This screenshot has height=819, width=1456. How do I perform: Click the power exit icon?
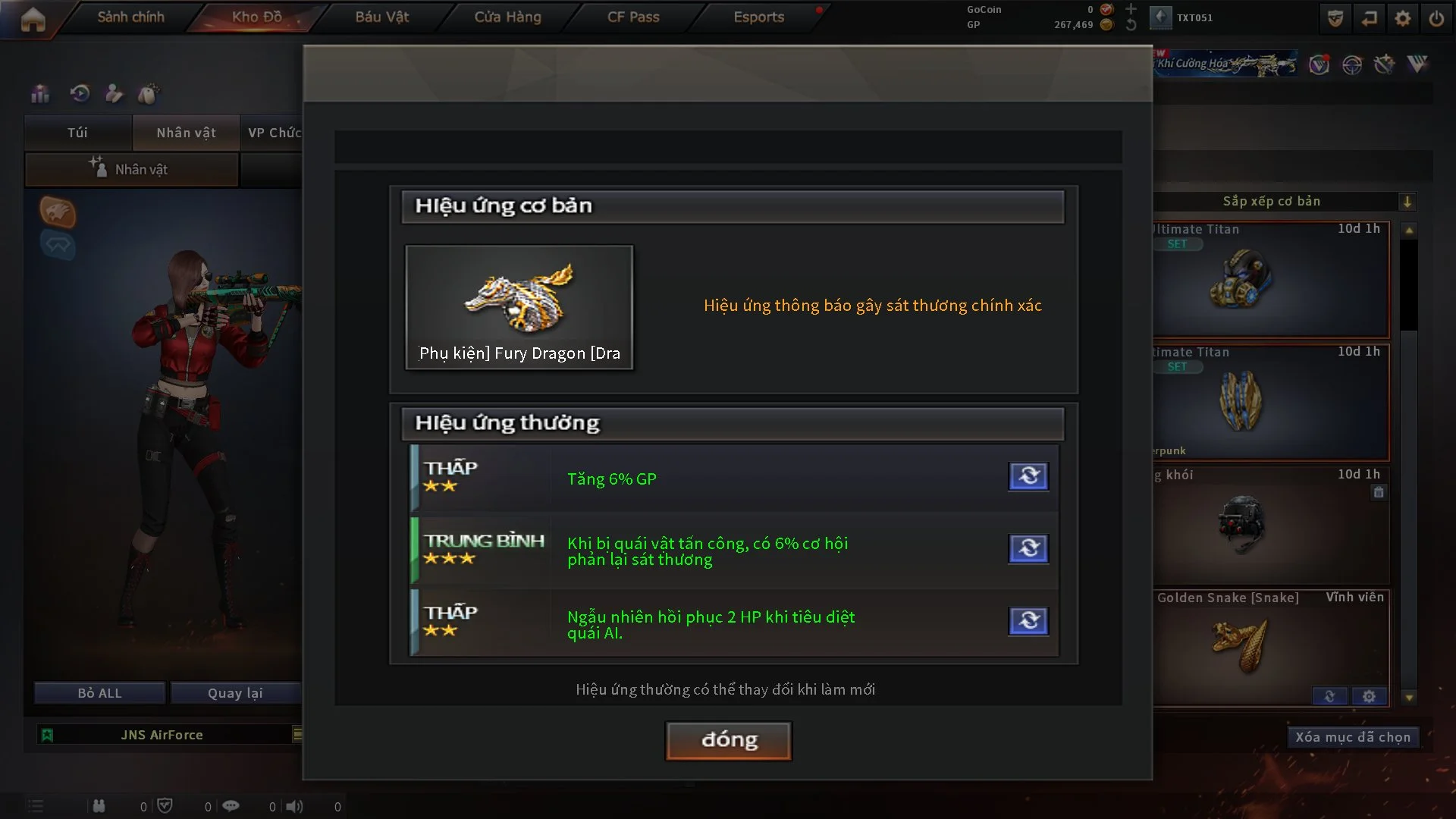coord(1436,18)
